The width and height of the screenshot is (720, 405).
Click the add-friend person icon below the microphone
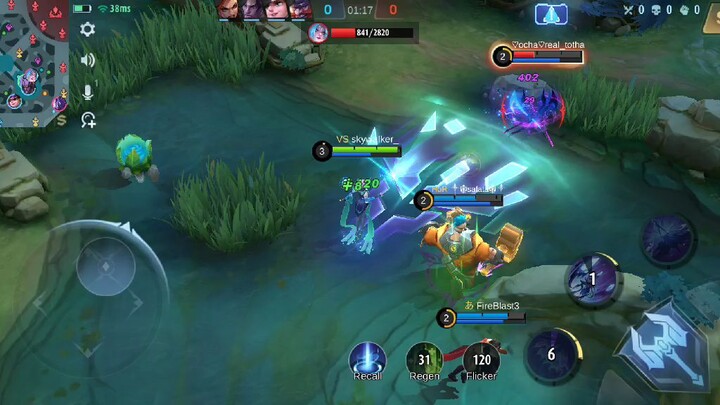(88, 120)
